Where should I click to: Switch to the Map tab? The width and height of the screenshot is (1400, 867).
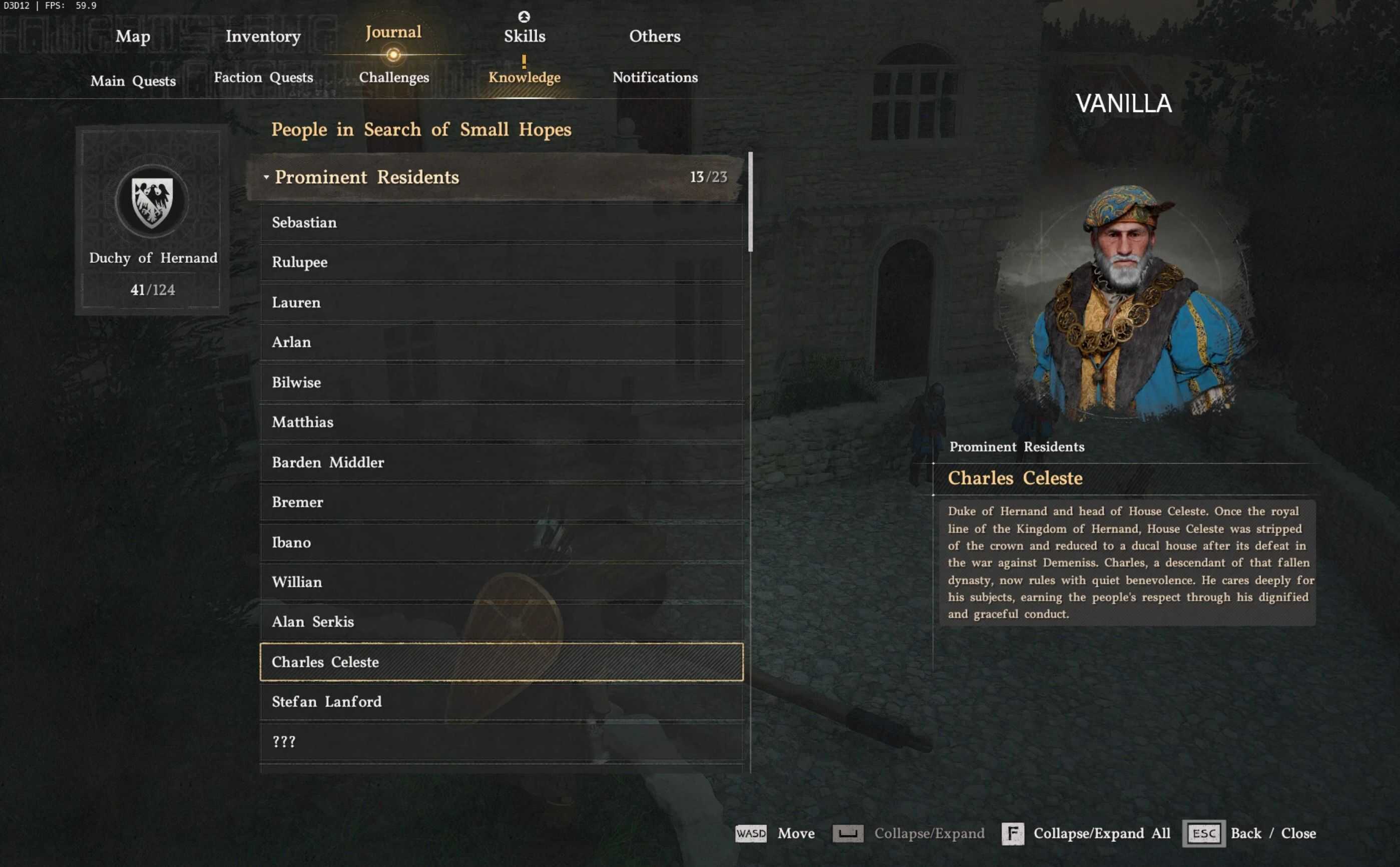pyautogui.click(x=133, y=36)
